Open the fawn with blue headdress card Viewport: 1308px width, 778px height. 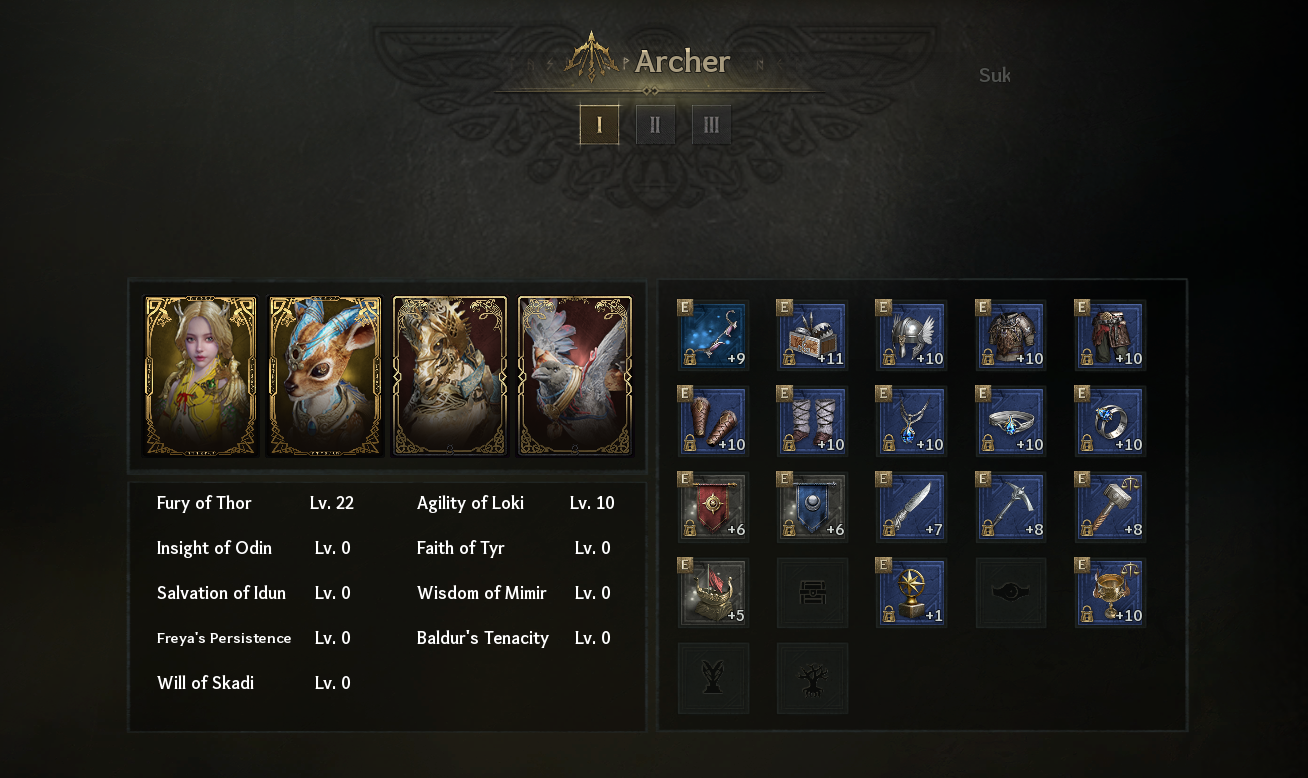tap(325, 376)
